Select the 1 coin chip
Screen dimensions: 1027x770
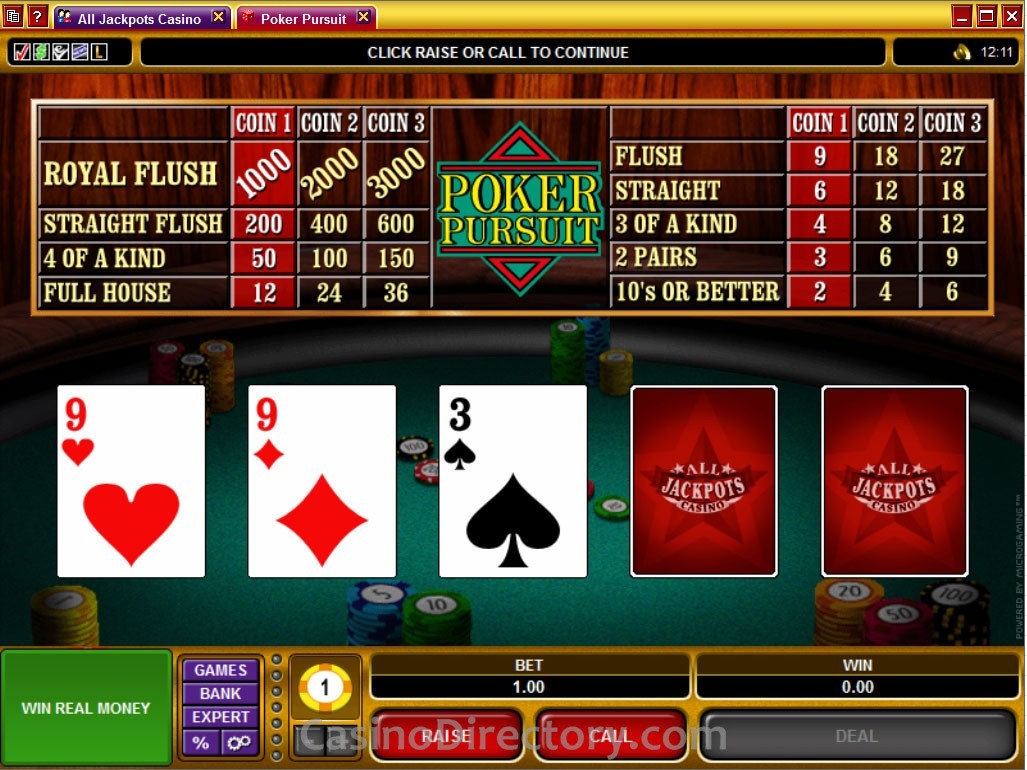tap(325, 687)
